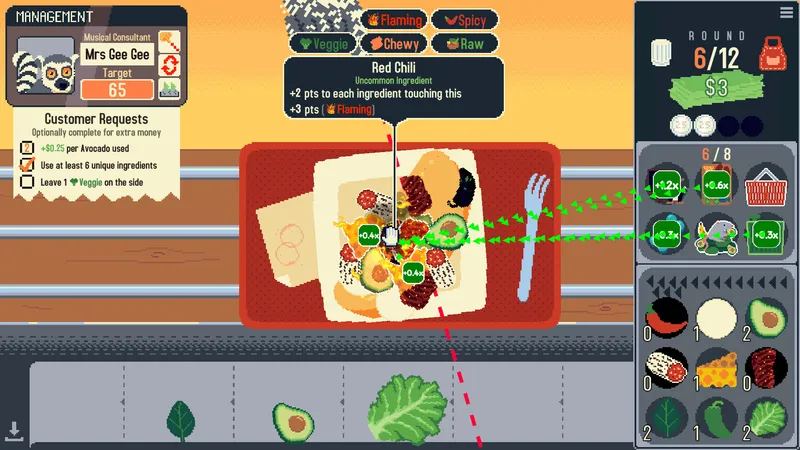Choose the lettuce pantry slot
This screenshot has width=800, height=450.
tap(767, 416)
